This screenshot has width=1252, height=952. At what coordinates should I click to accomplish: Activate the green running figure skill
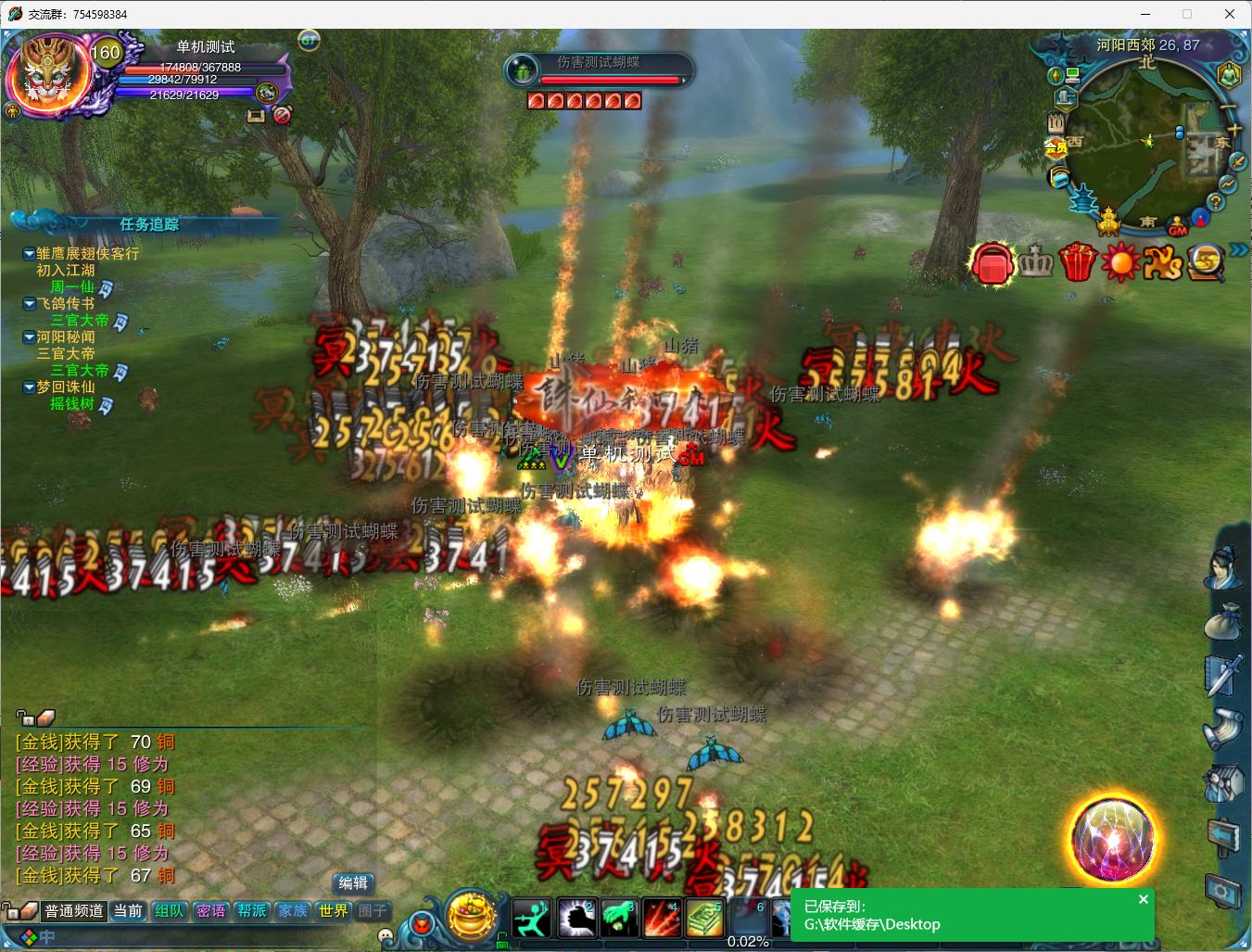click(x=532, y=919)
